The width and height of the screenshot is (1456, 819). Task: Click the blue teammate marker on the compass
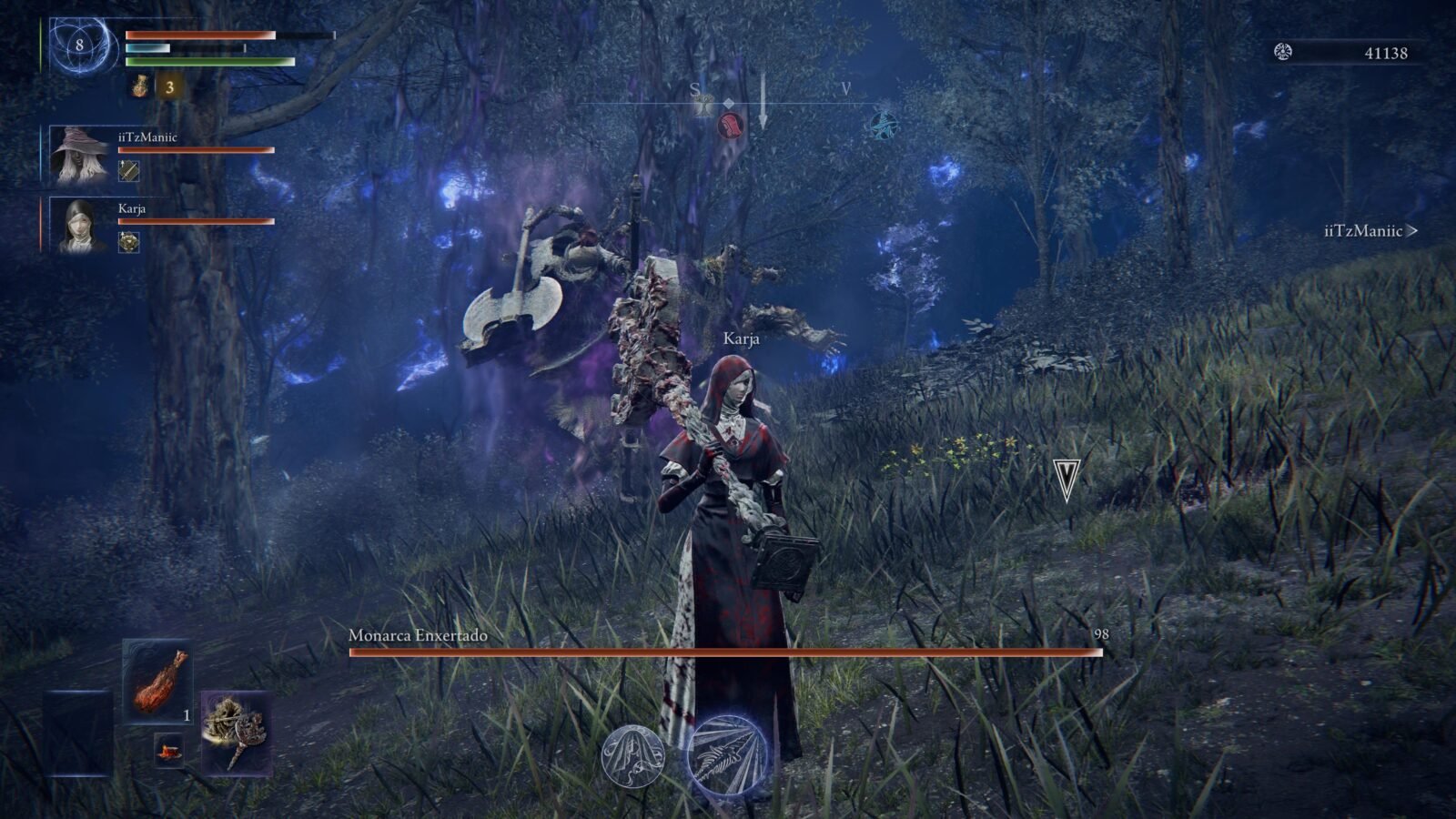[x=882, y=126]
